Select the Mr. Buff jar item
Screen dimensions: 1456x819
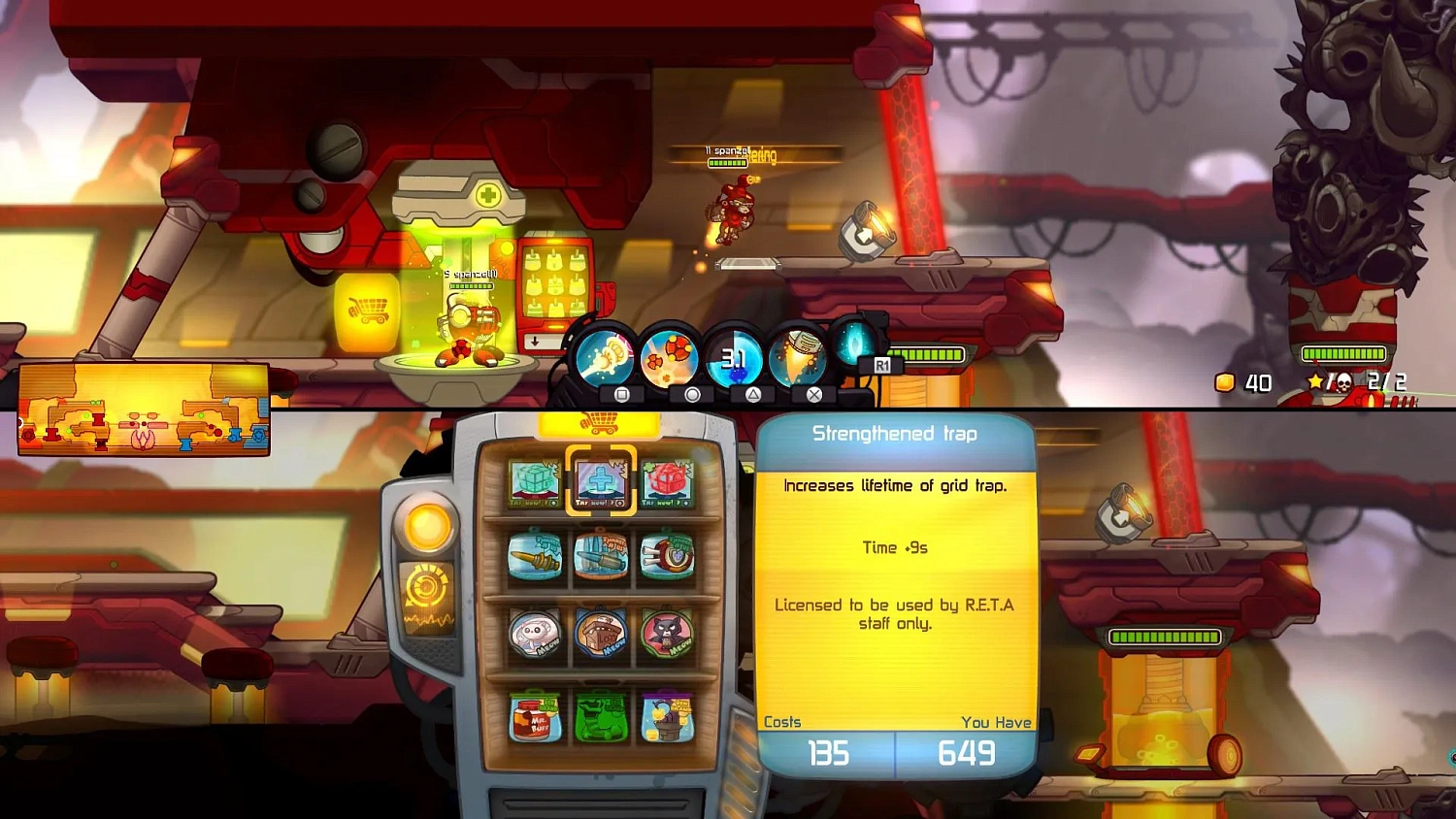[534, 718]
